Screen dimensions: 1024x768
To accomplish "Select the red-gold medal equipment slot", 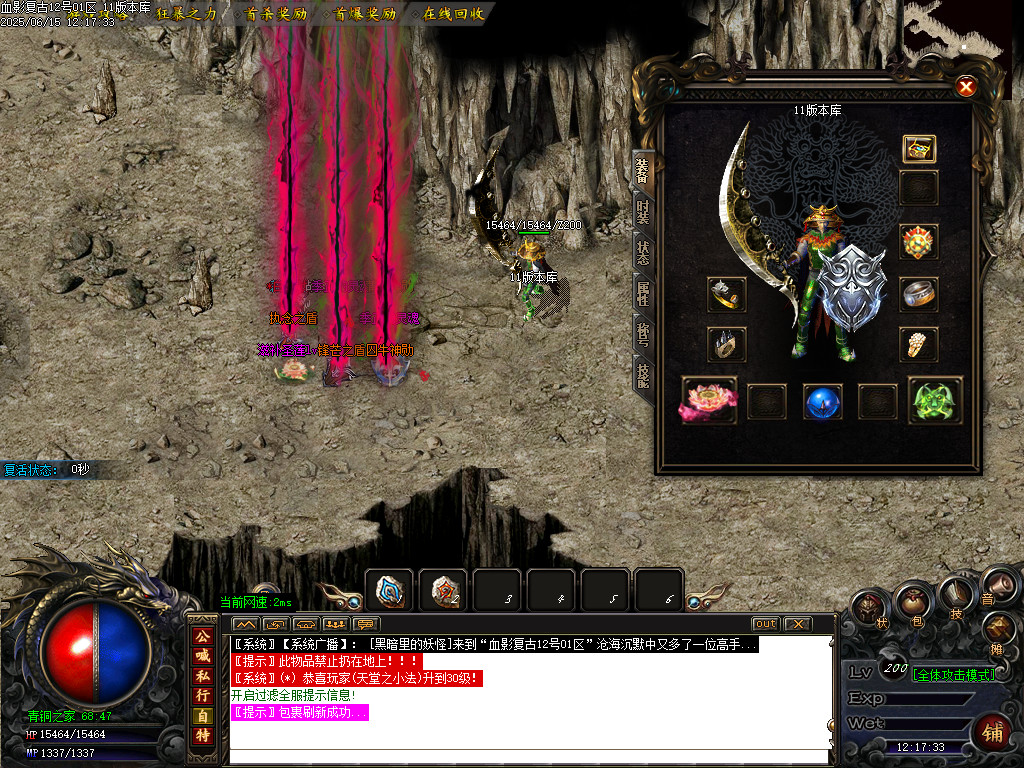I will click(x=918, y=242).
